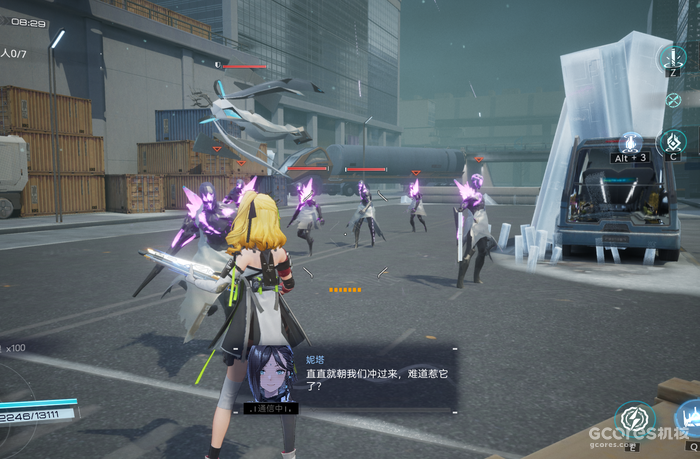Use the glowing Alt + 3 ability icon

(x=631, y=143)
